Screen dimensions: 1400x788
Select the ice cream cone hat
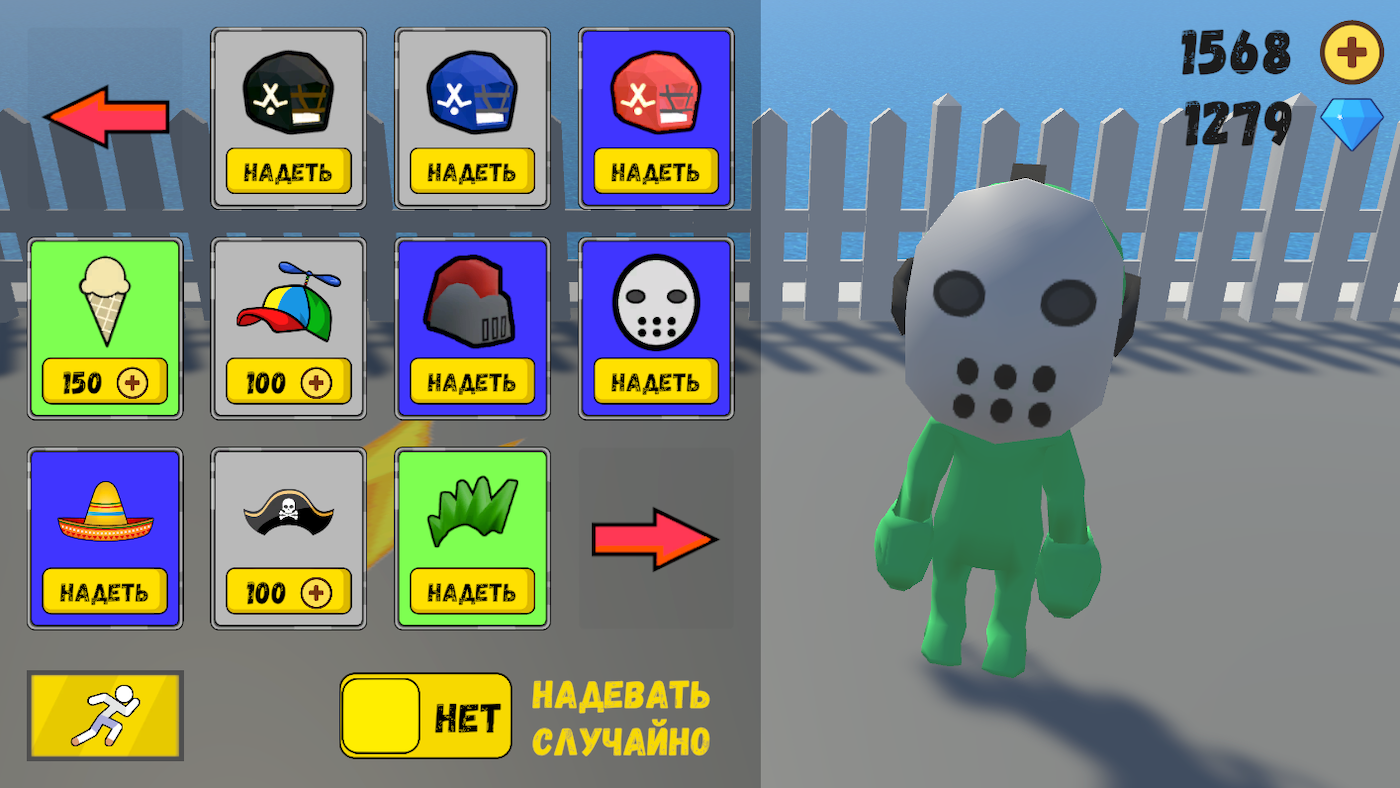105,310
